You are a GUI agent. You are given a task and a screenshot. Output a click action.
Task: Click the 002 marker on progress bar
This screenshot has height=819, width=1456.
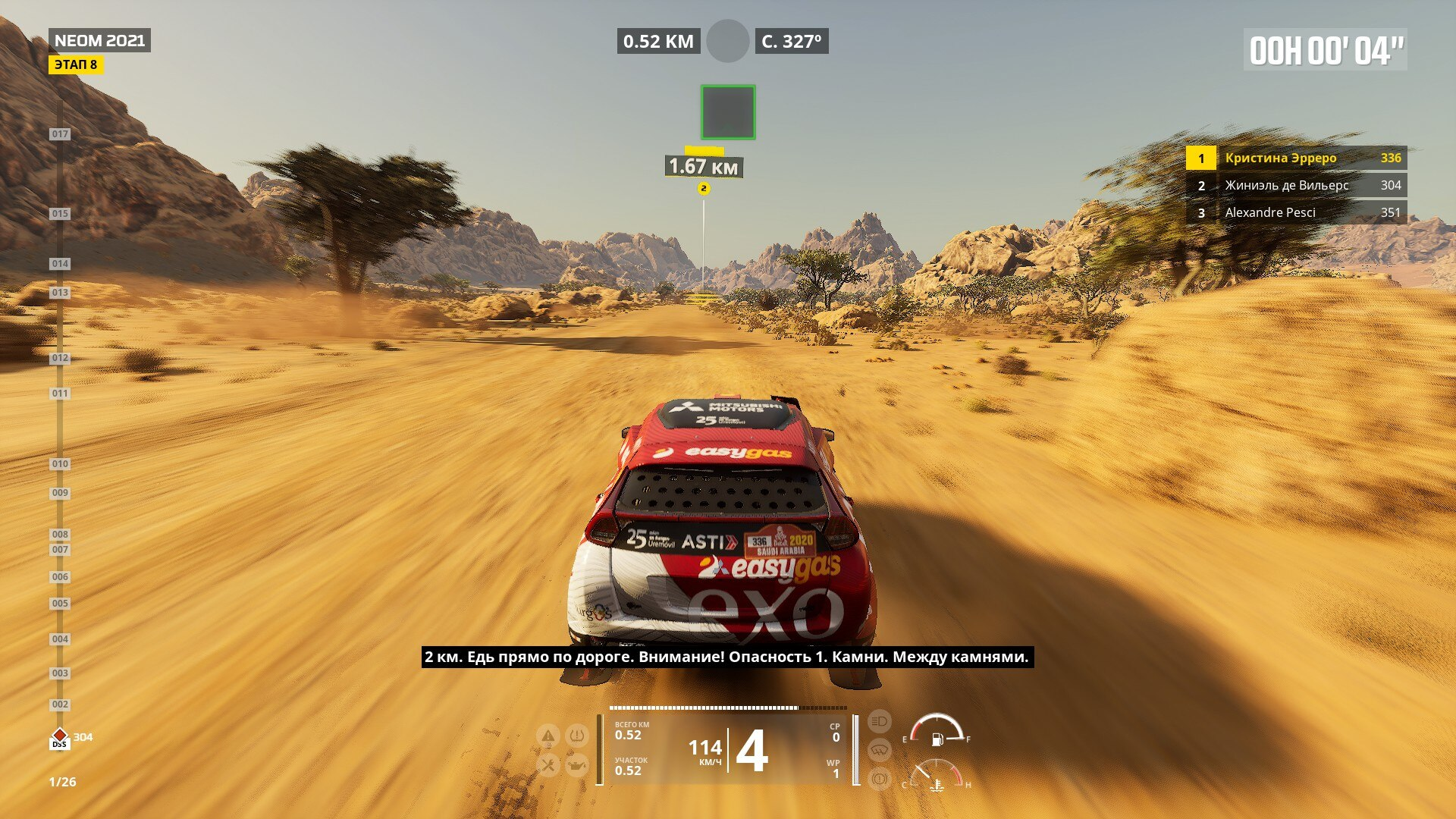click(x=60, y=704)
